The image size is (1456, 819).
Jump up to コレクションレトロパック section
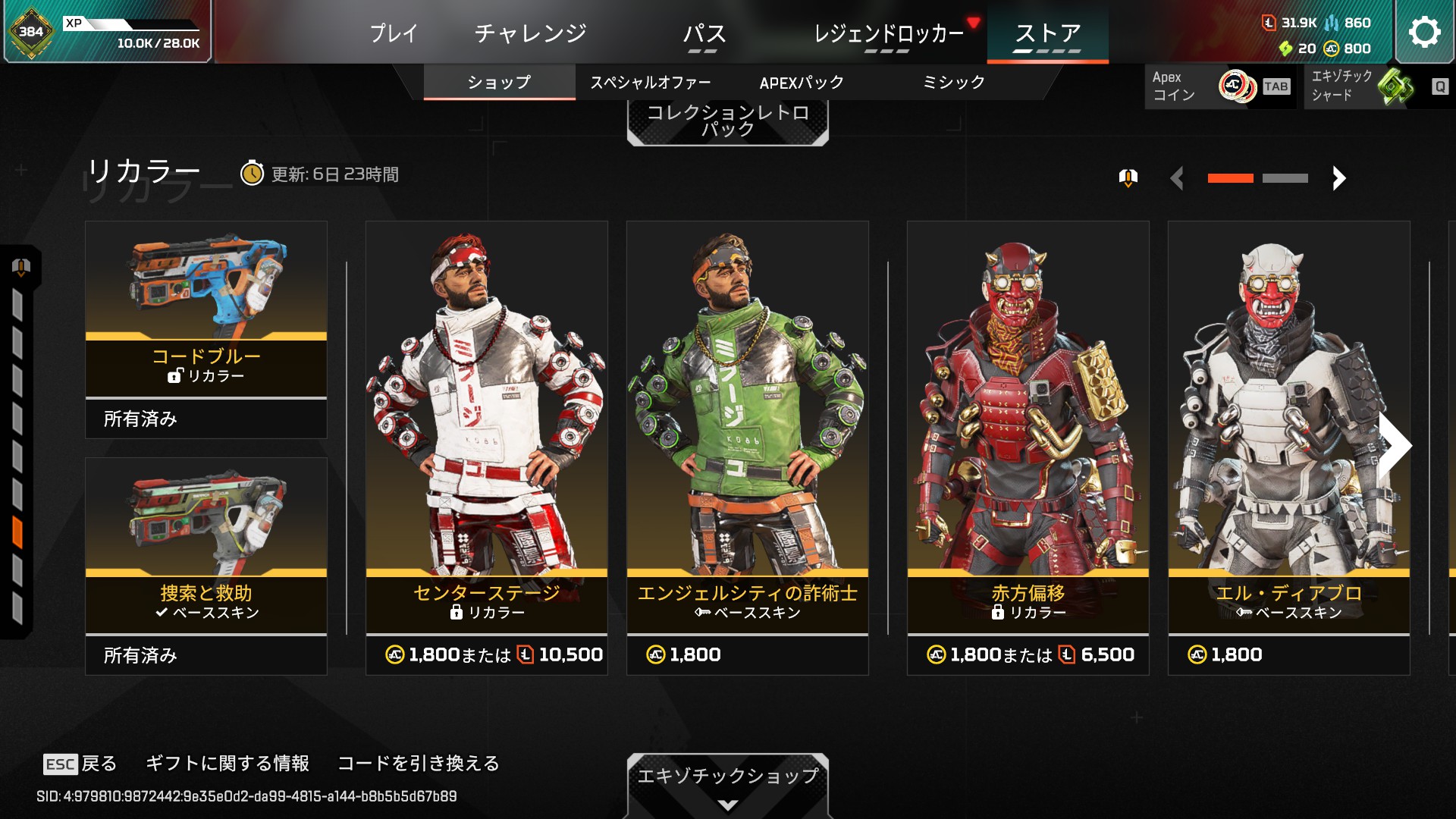[727, 121]
